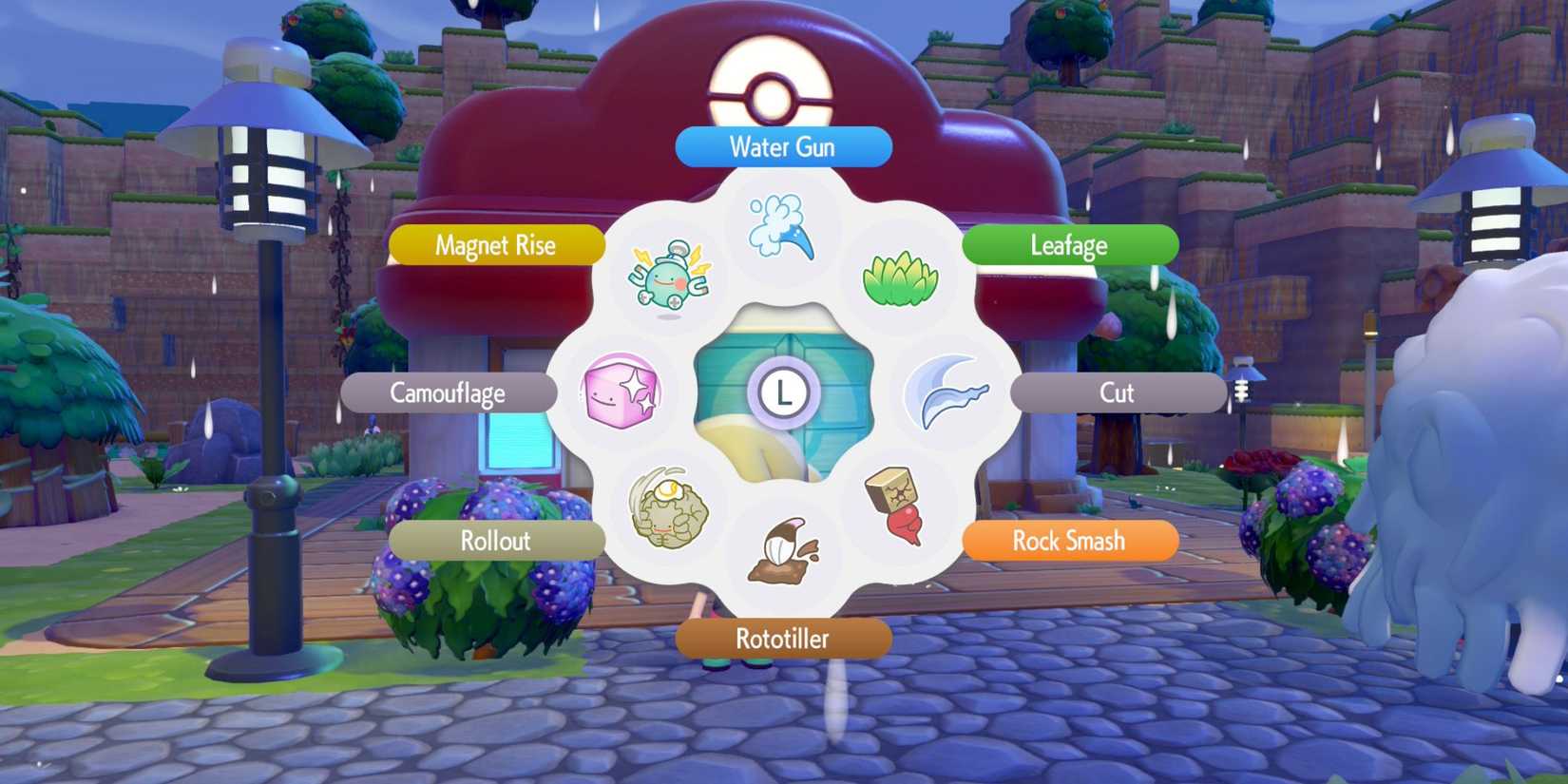Choose the green Leafage label
The width and height of the screenshot is (1568, 784).
pos(1068,245)
